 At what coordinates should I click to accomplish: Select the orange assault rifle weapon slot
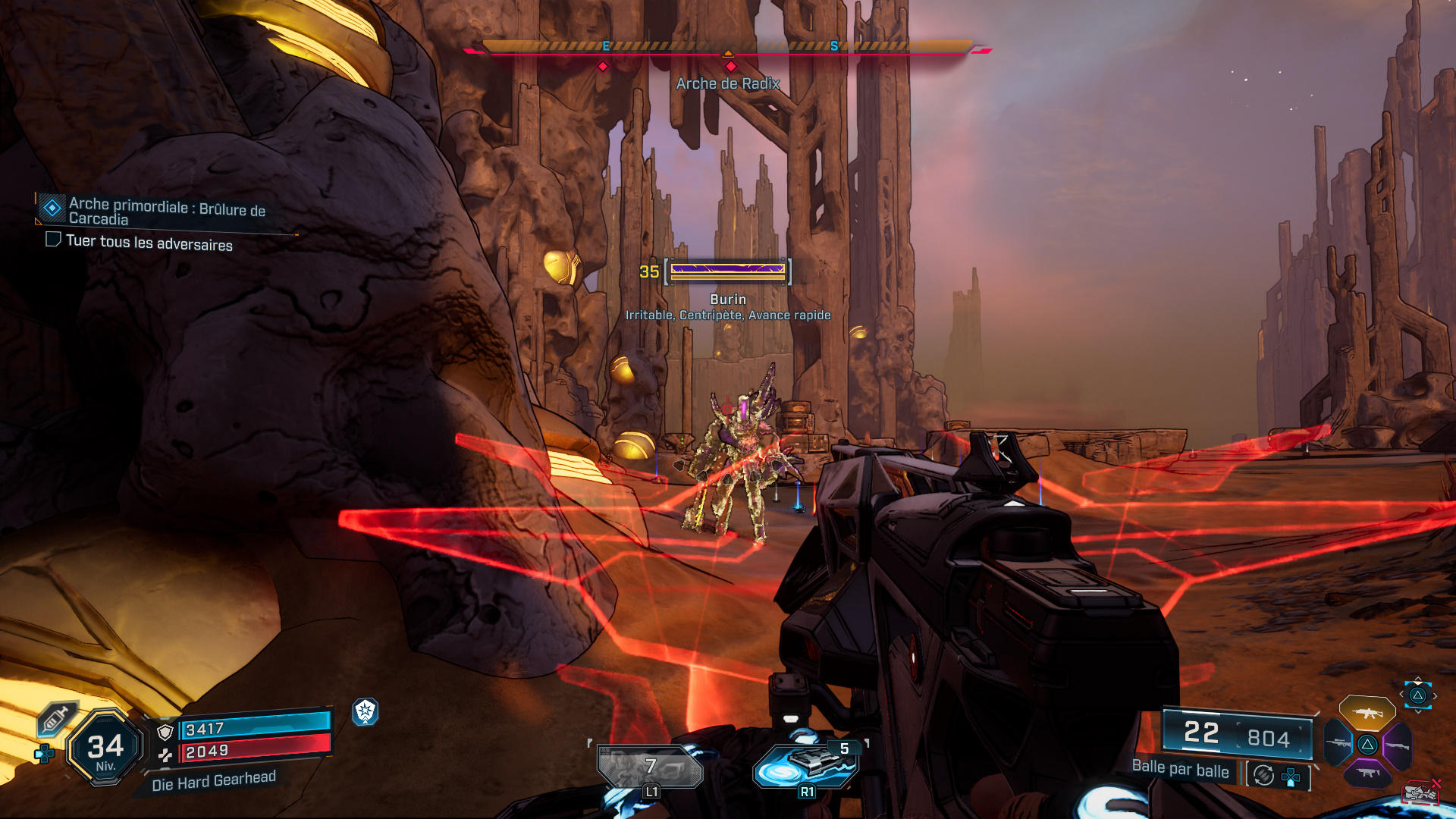pos(1367,713)
